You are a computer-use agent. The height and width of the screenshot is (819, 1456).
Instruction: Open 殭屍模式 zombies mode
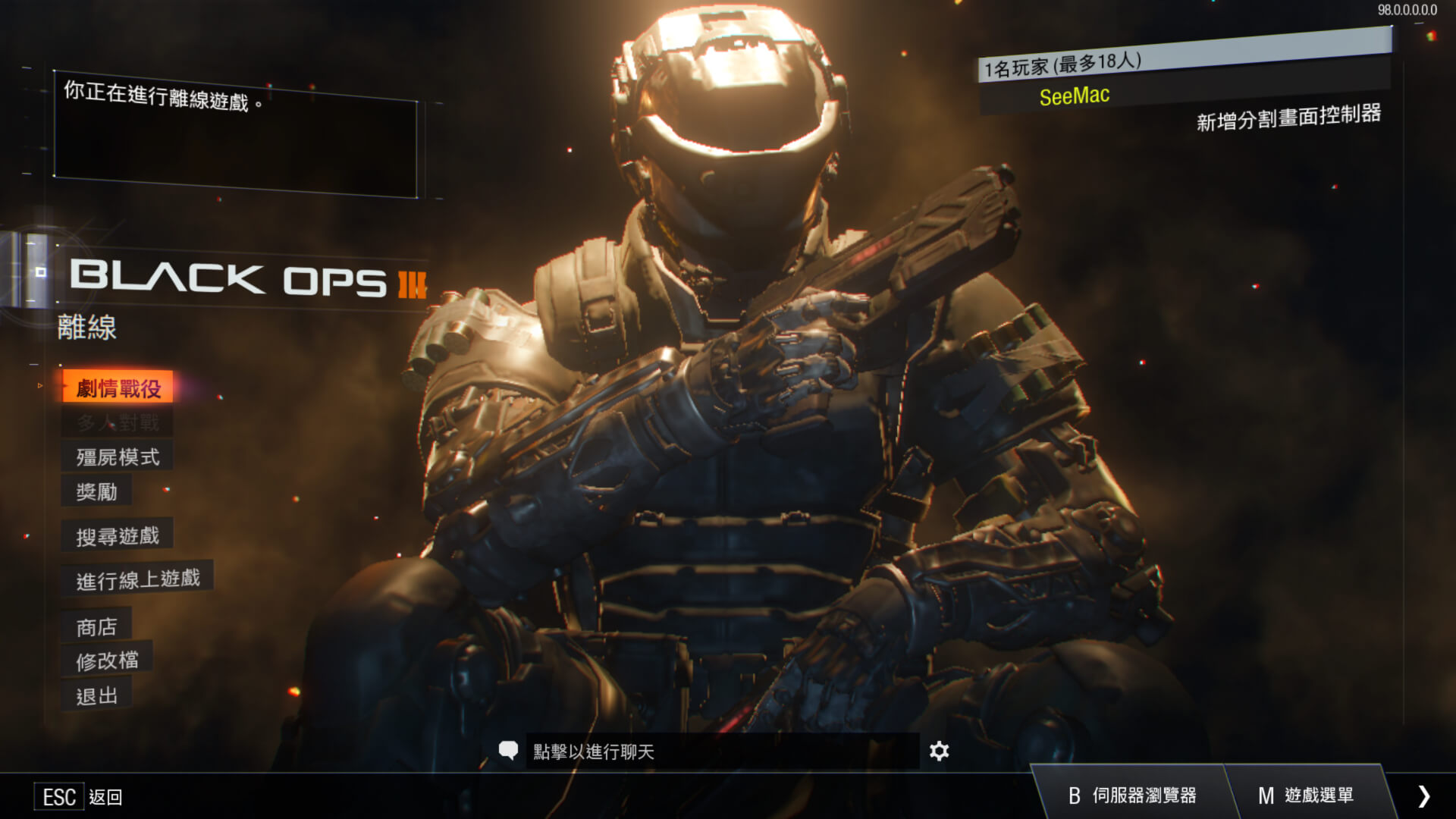coord(118,457)
